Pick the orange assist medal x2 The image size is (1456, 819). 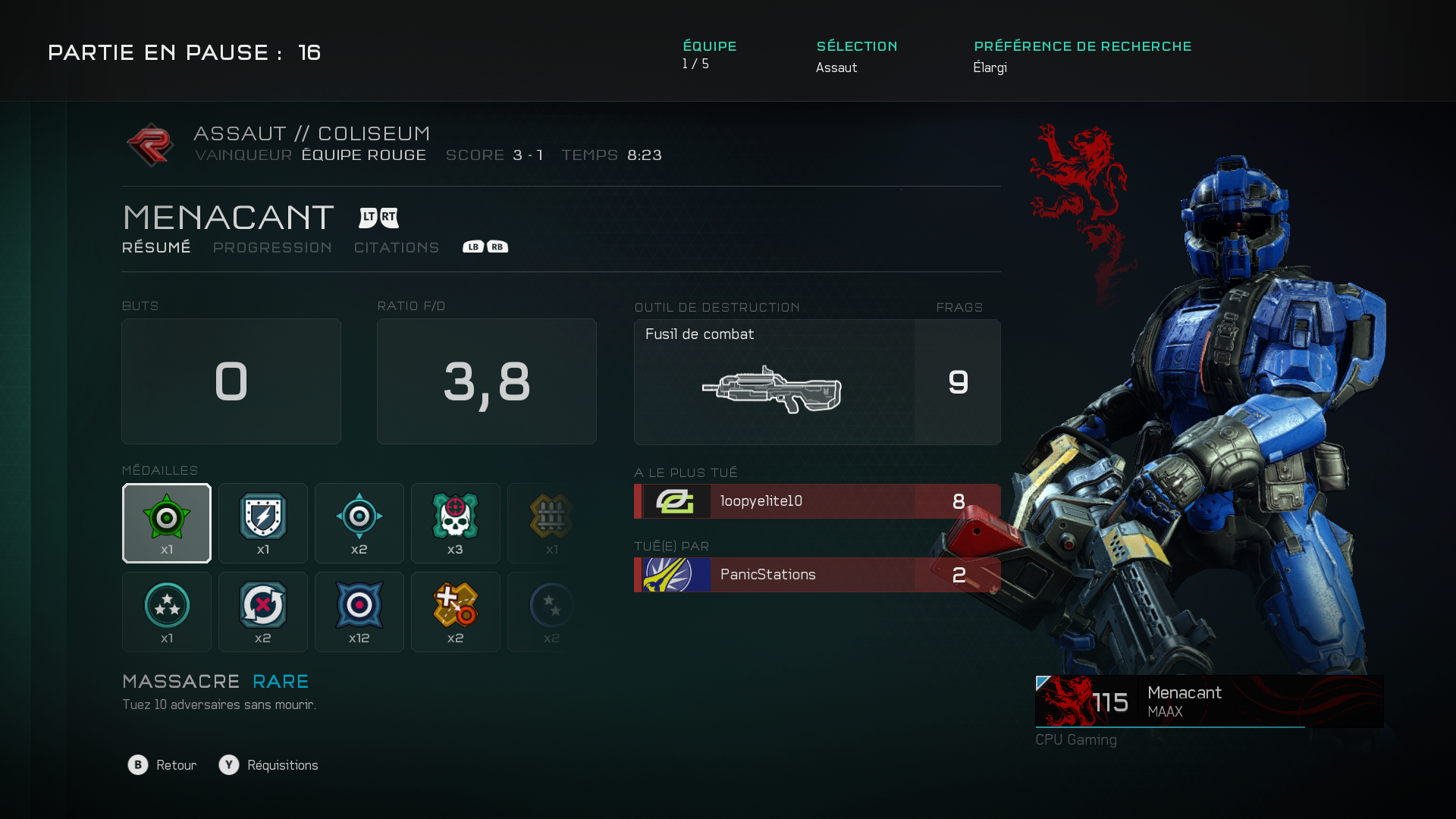[x=456, y=612]
